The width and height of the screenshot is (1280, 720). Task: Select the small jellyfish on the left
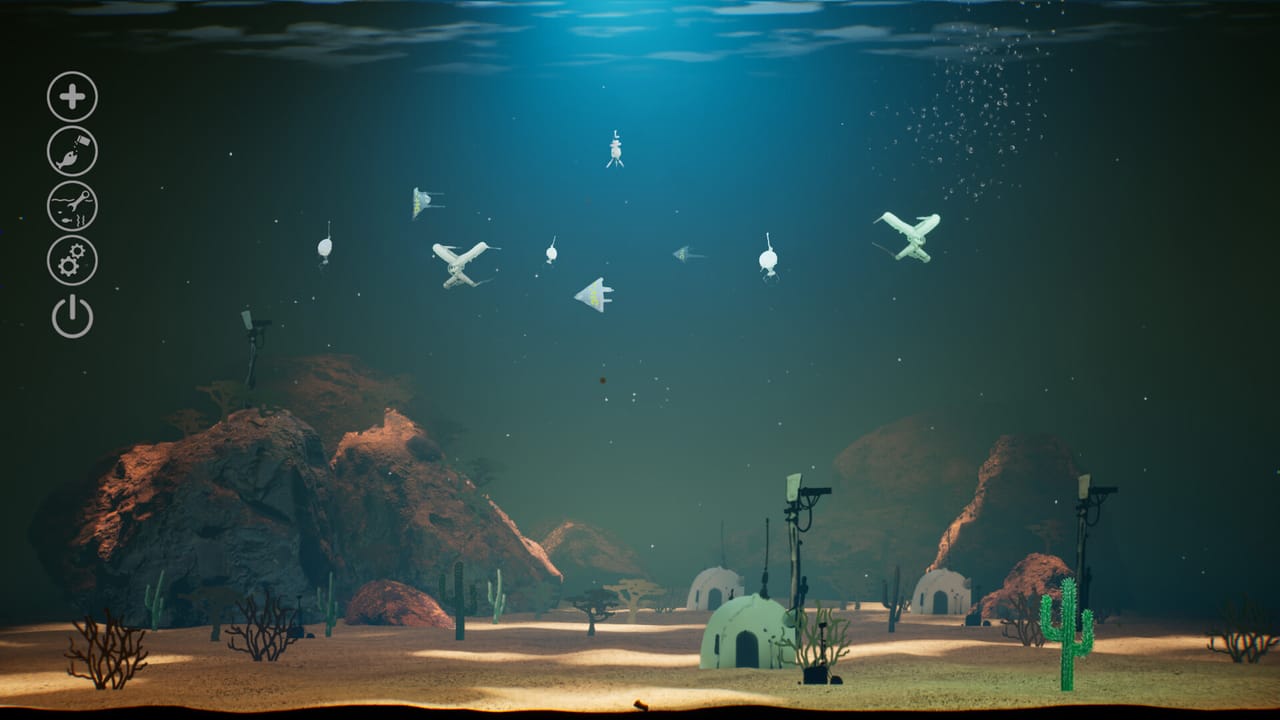(325, 248)
